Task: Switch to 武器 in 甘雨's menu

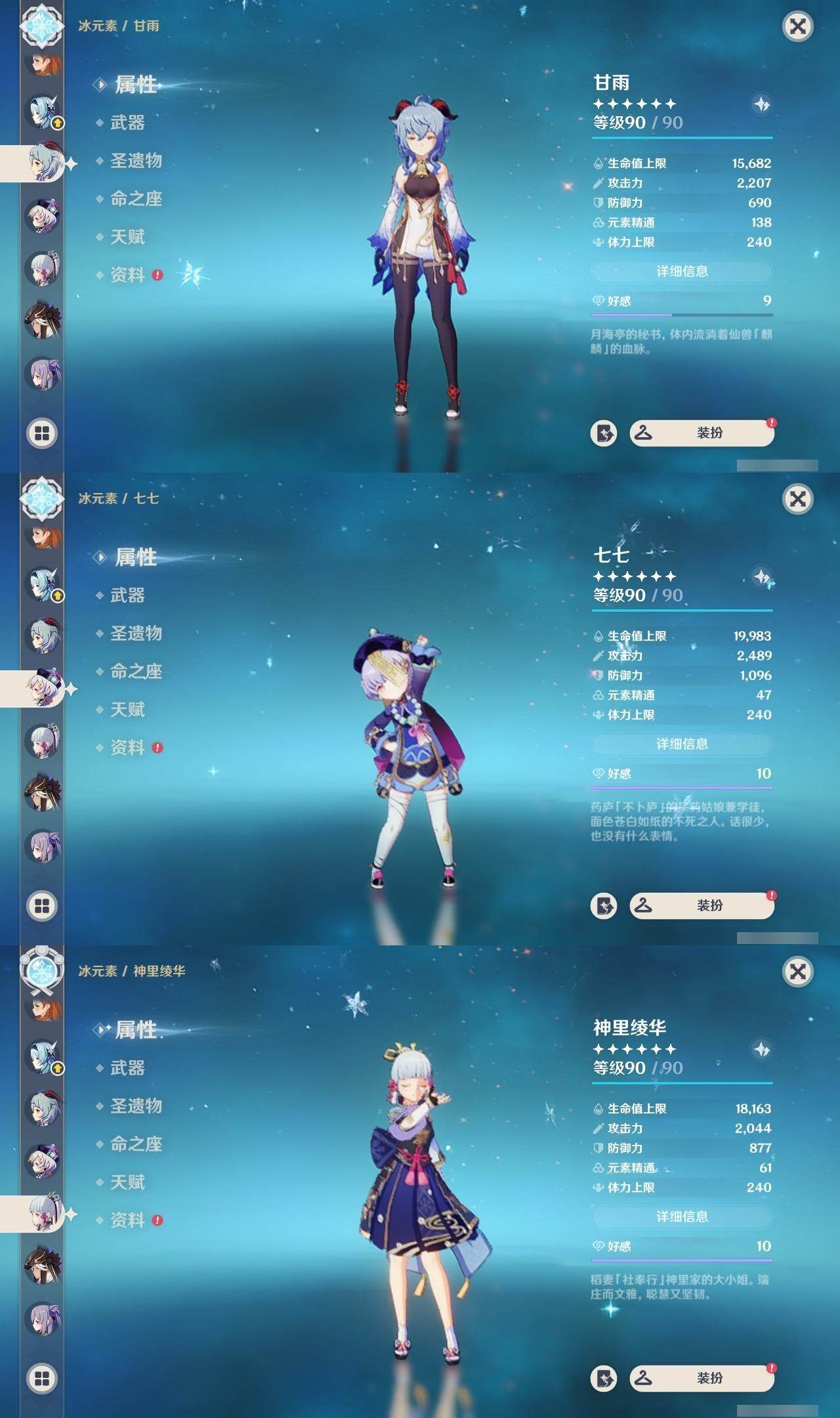Action: tap(127, 123)
